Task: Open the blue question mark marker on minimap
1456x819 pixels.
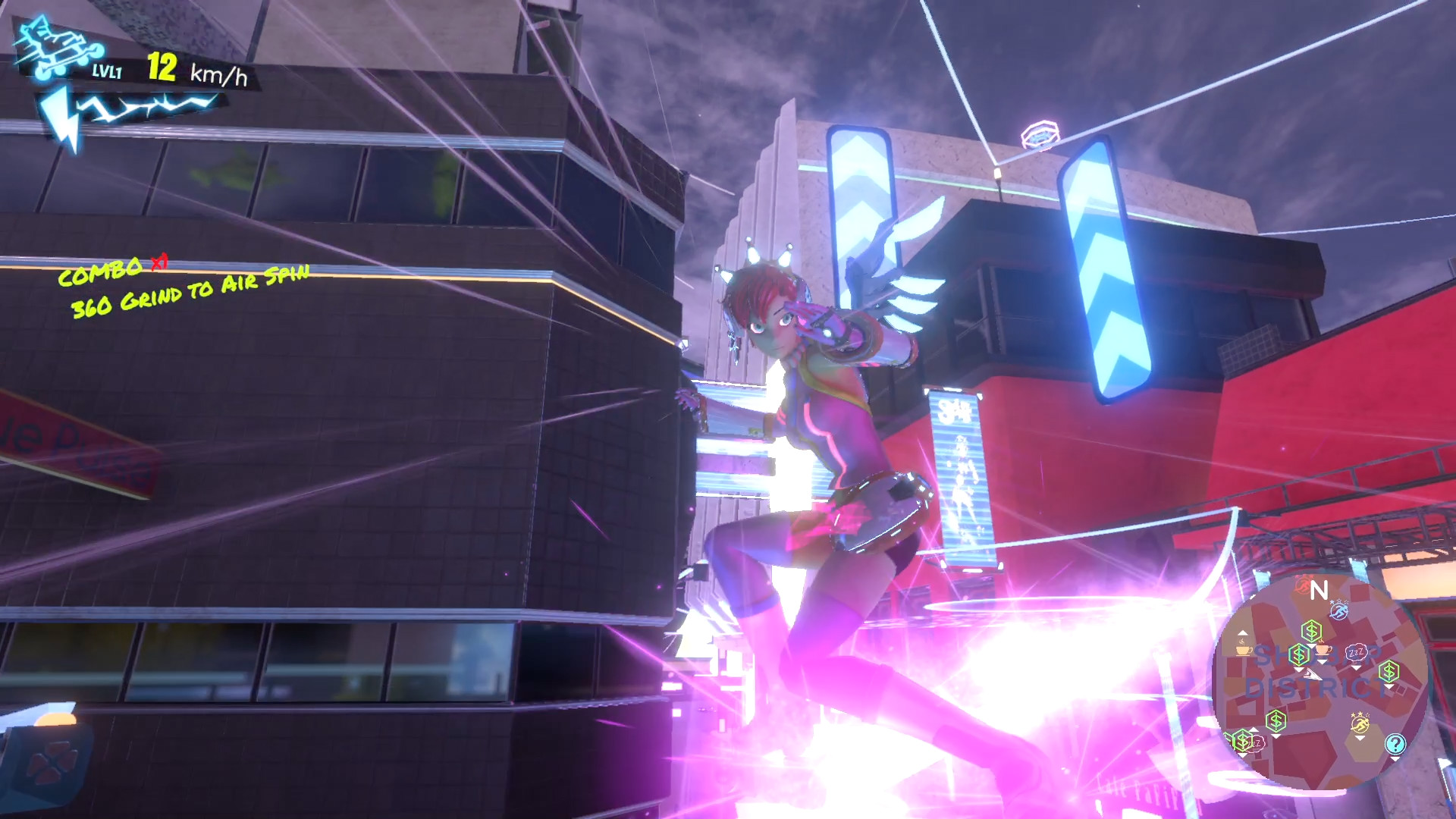Action: (1395, 743)
